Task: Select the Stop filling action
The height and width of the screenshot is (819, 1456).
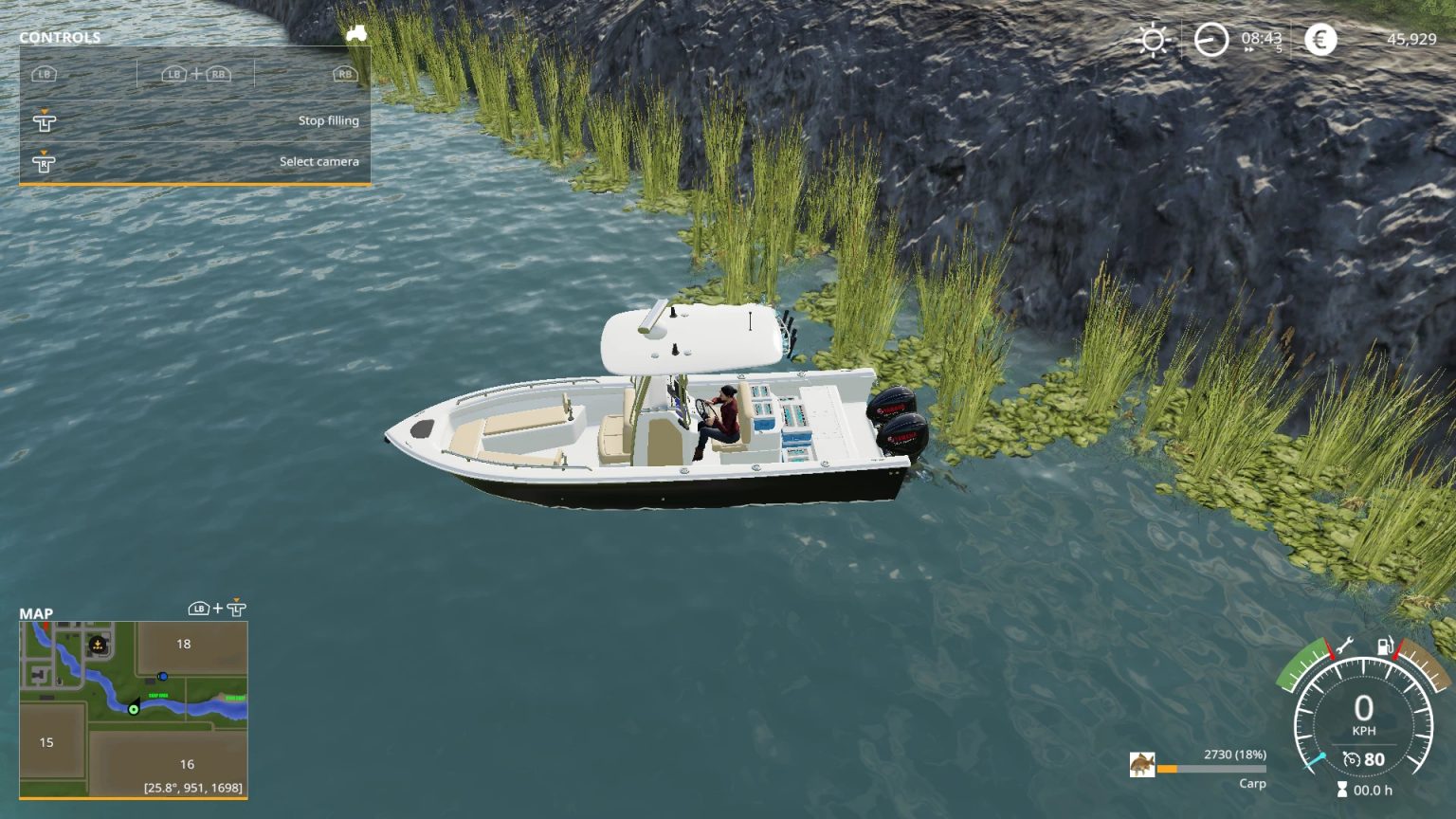Action: [329, 120]
